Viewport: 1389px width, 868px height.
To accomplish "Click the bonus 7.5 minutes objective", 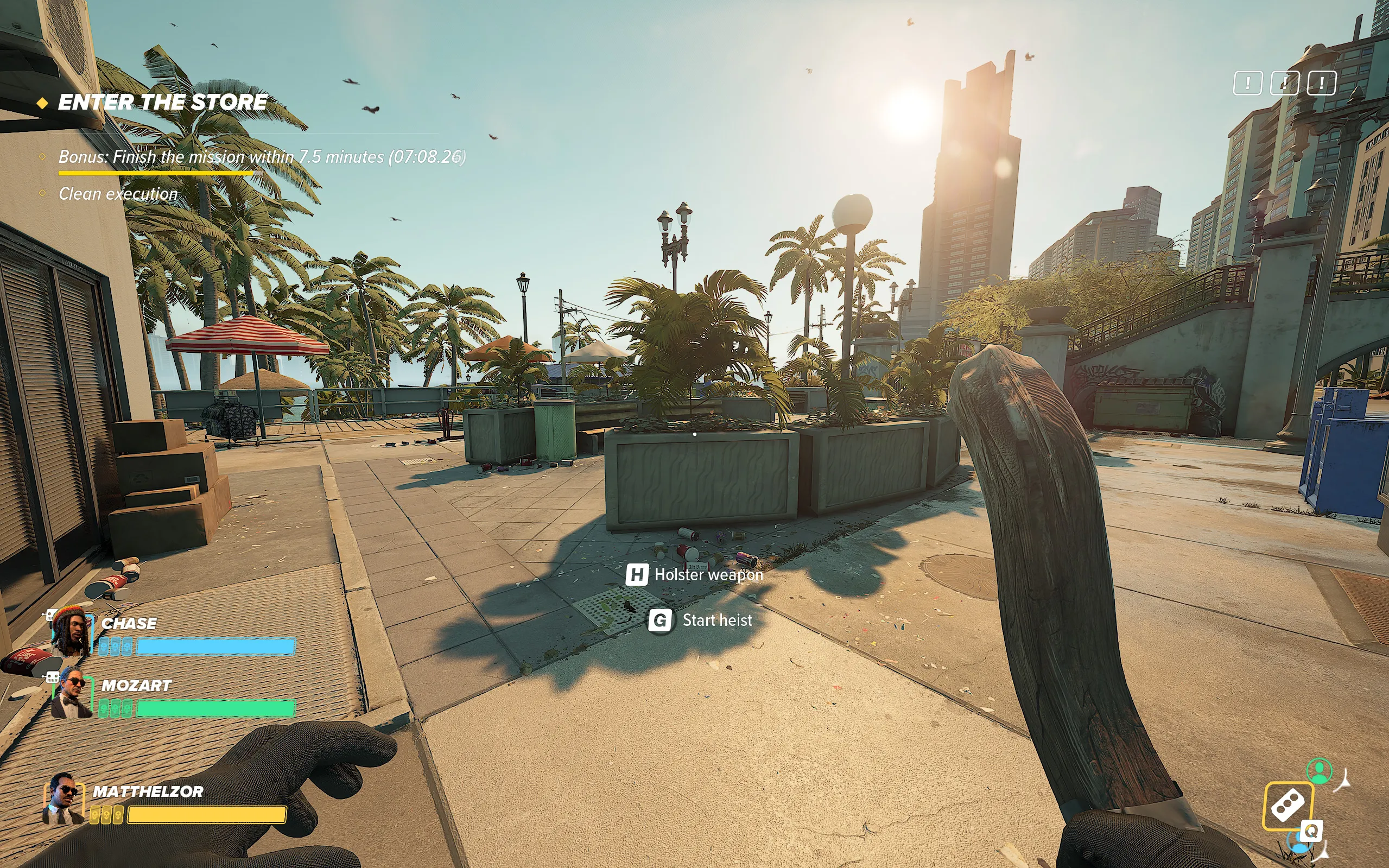I will 262,157.
